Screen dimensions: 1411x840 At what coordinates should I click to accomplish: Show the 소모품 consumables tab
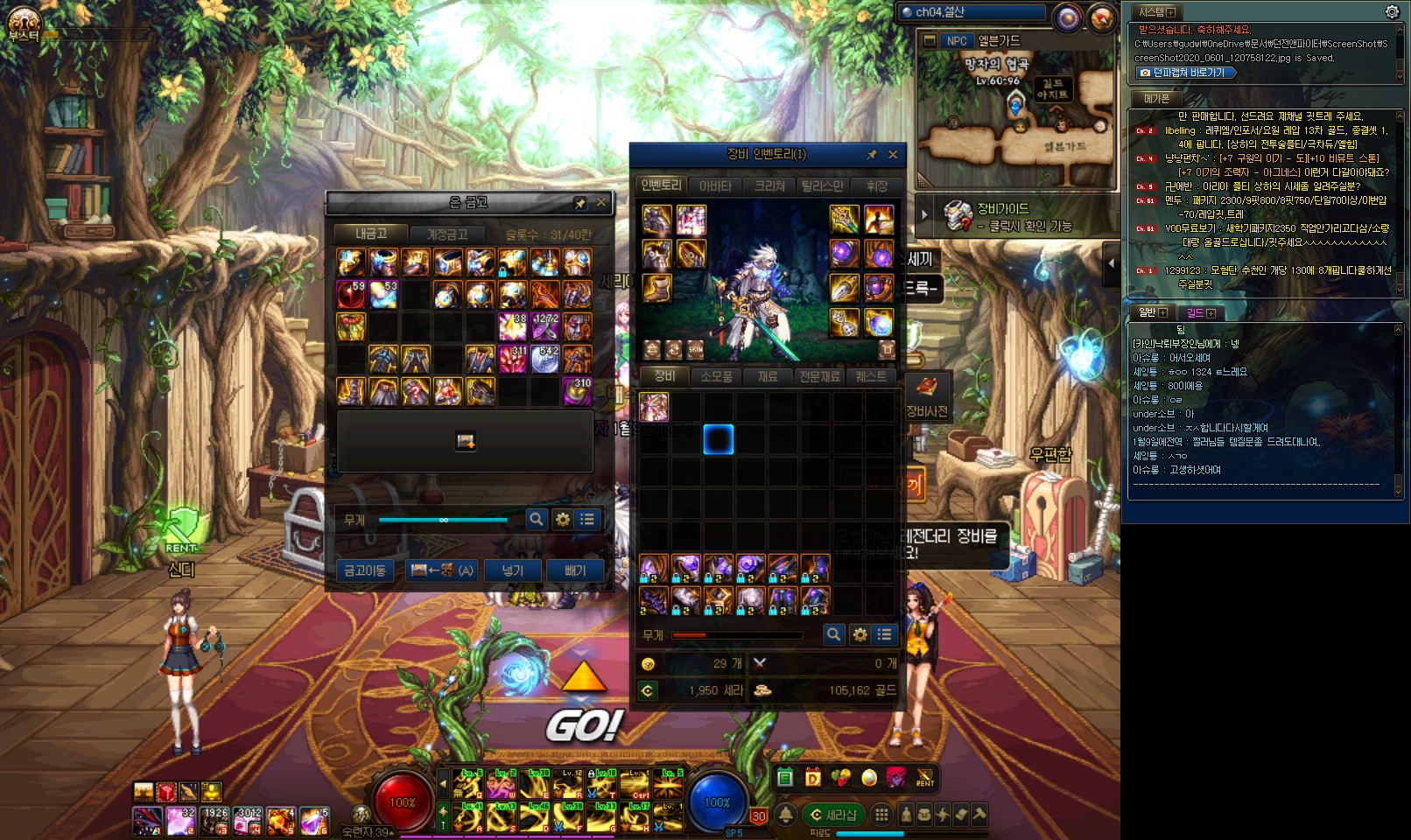(x=717, y=376)
